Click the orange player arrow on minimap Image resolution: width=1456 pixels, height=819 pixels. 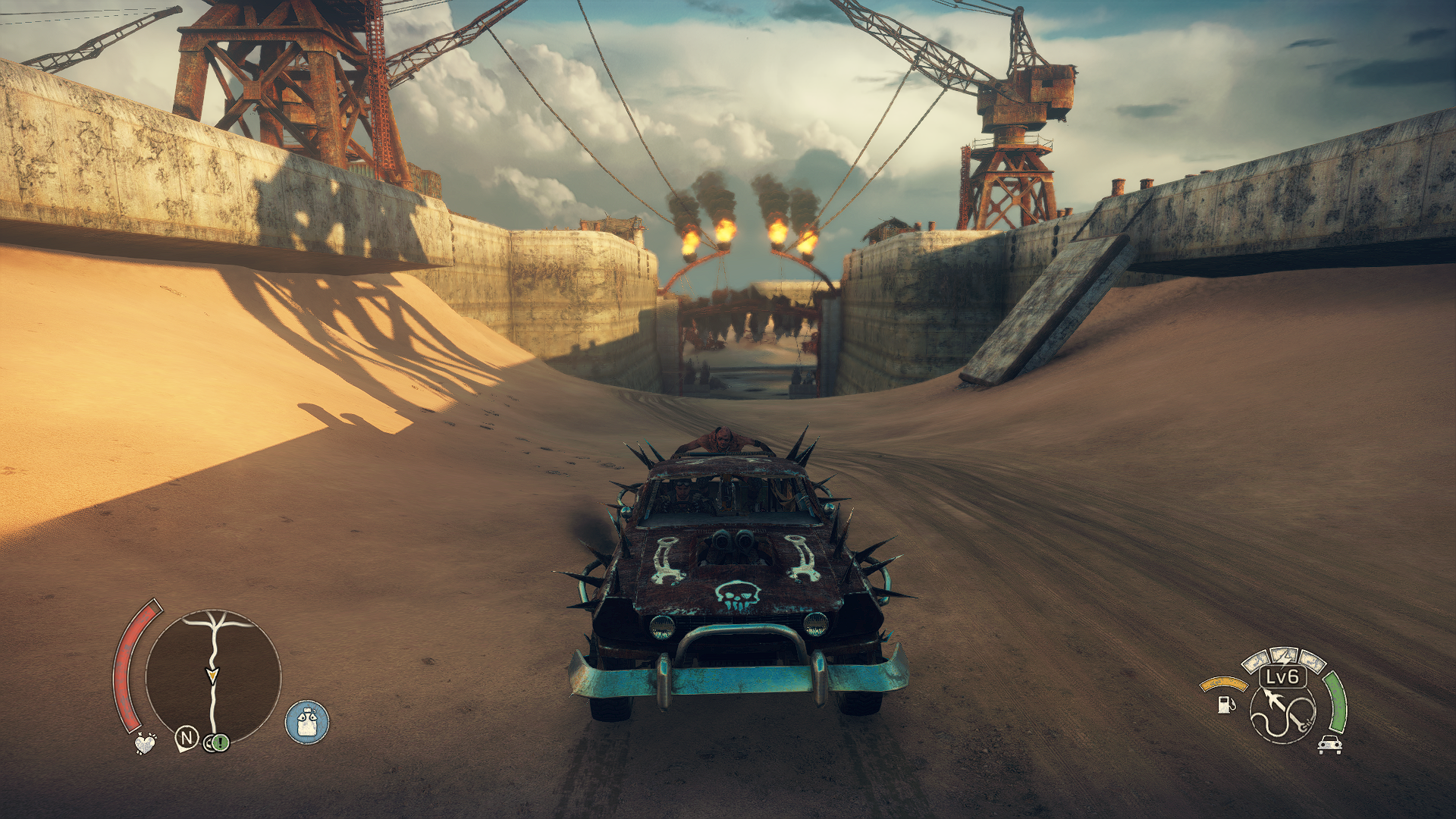[x=212, y=674]
